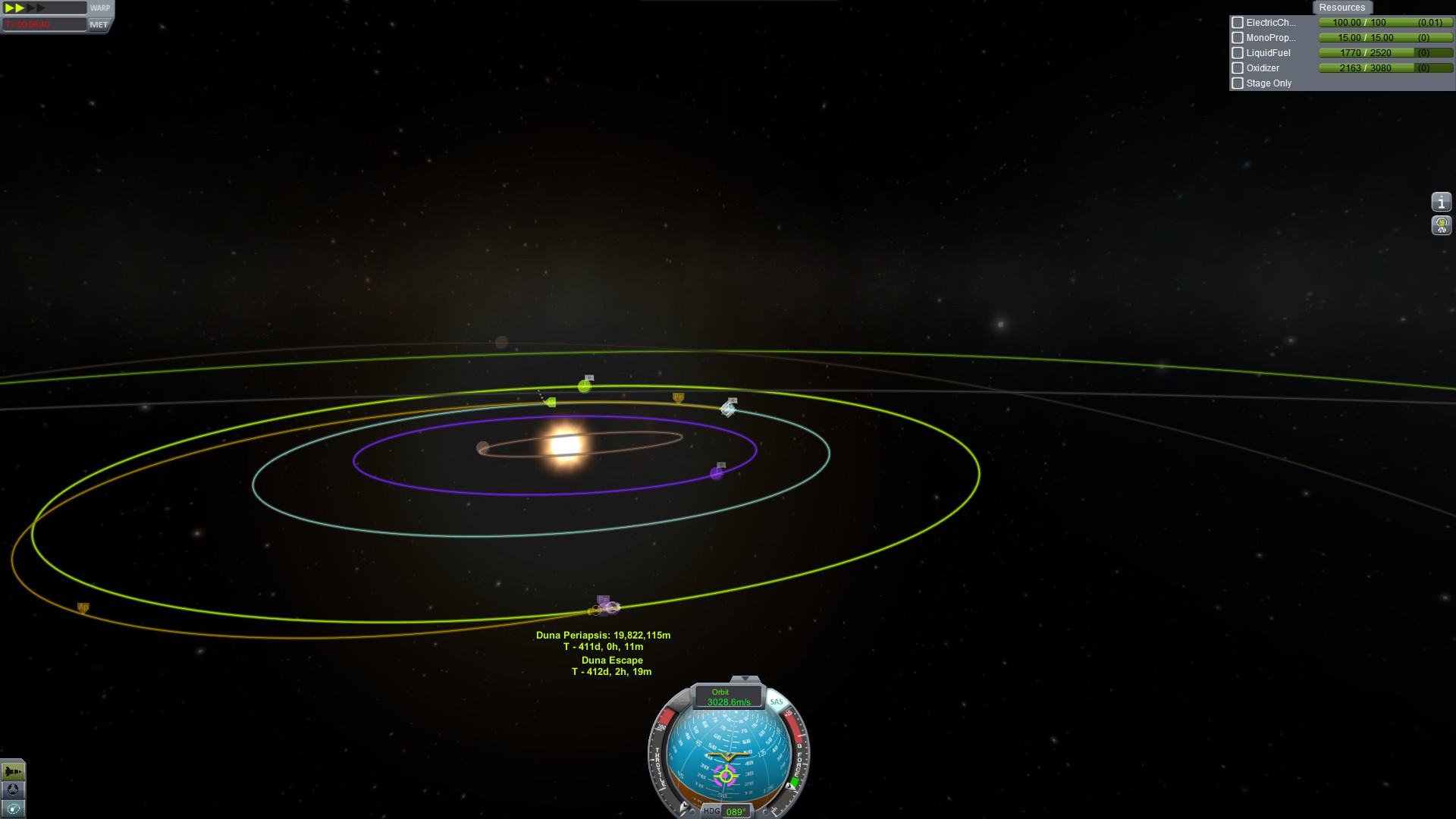Toggle the dim RCS indicator on the navball
Image resolution: width=1456 pixels, height=819 pixels.
tap(676, 703)
